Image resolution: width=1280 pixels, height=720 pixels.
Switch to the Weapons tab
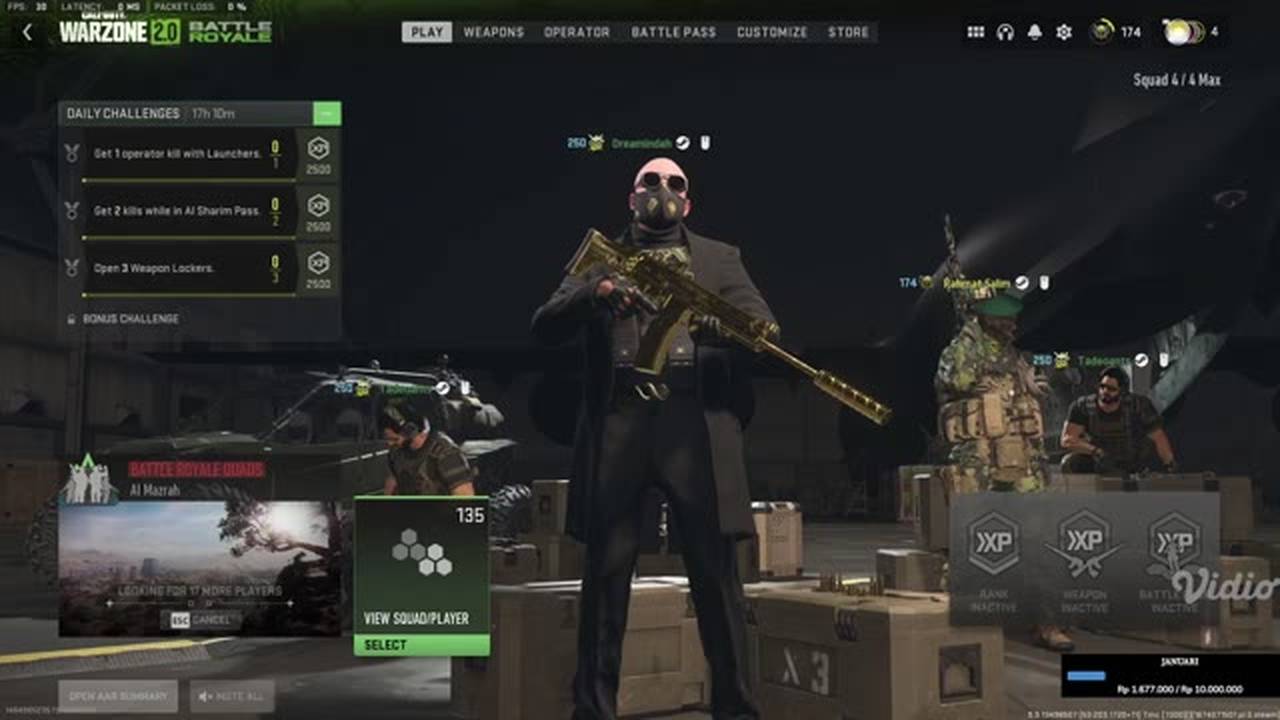(492, 32)
